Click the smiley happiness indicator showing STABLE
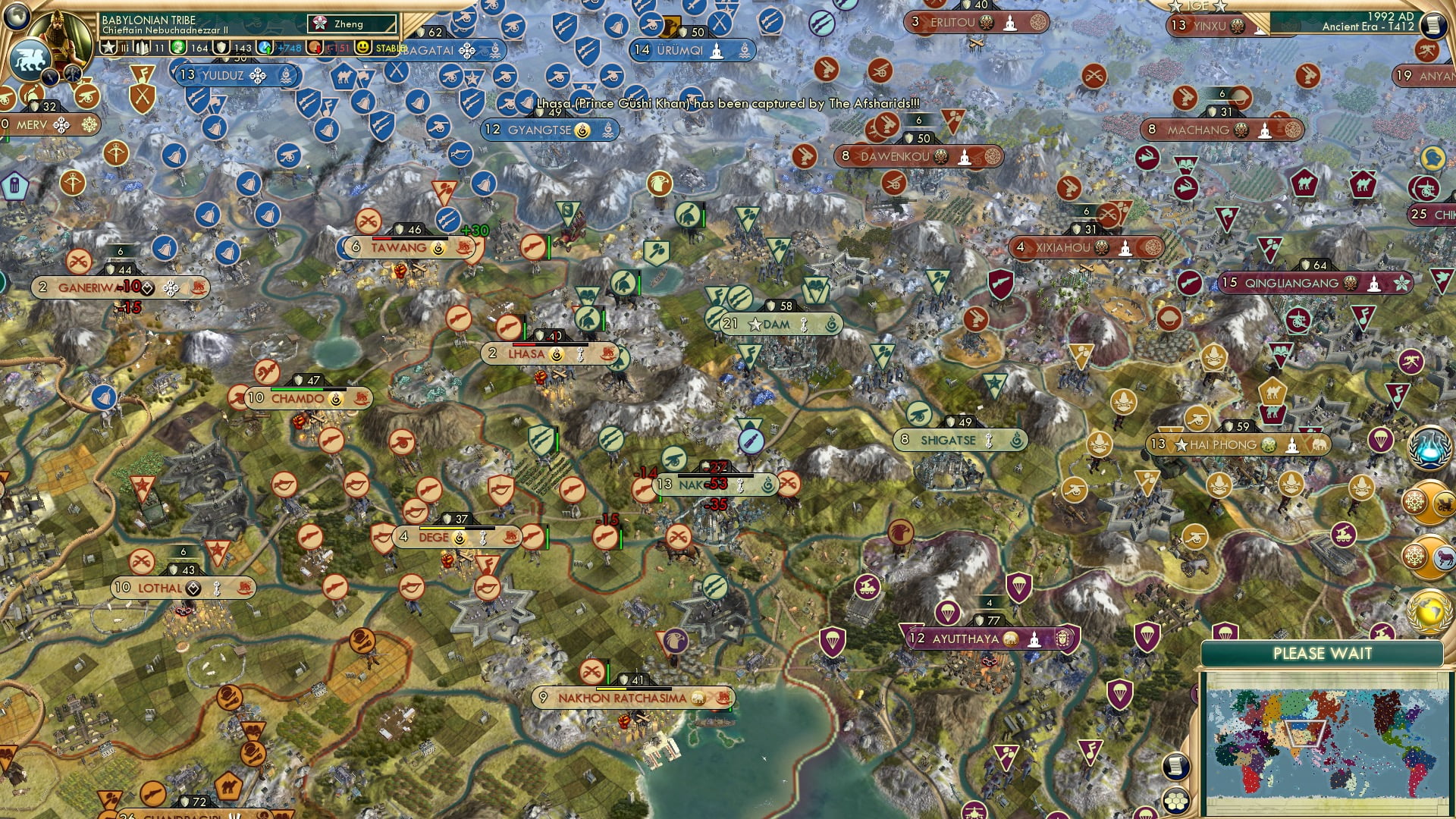Viewport: 1456px width, 819px height. point(362,48)
